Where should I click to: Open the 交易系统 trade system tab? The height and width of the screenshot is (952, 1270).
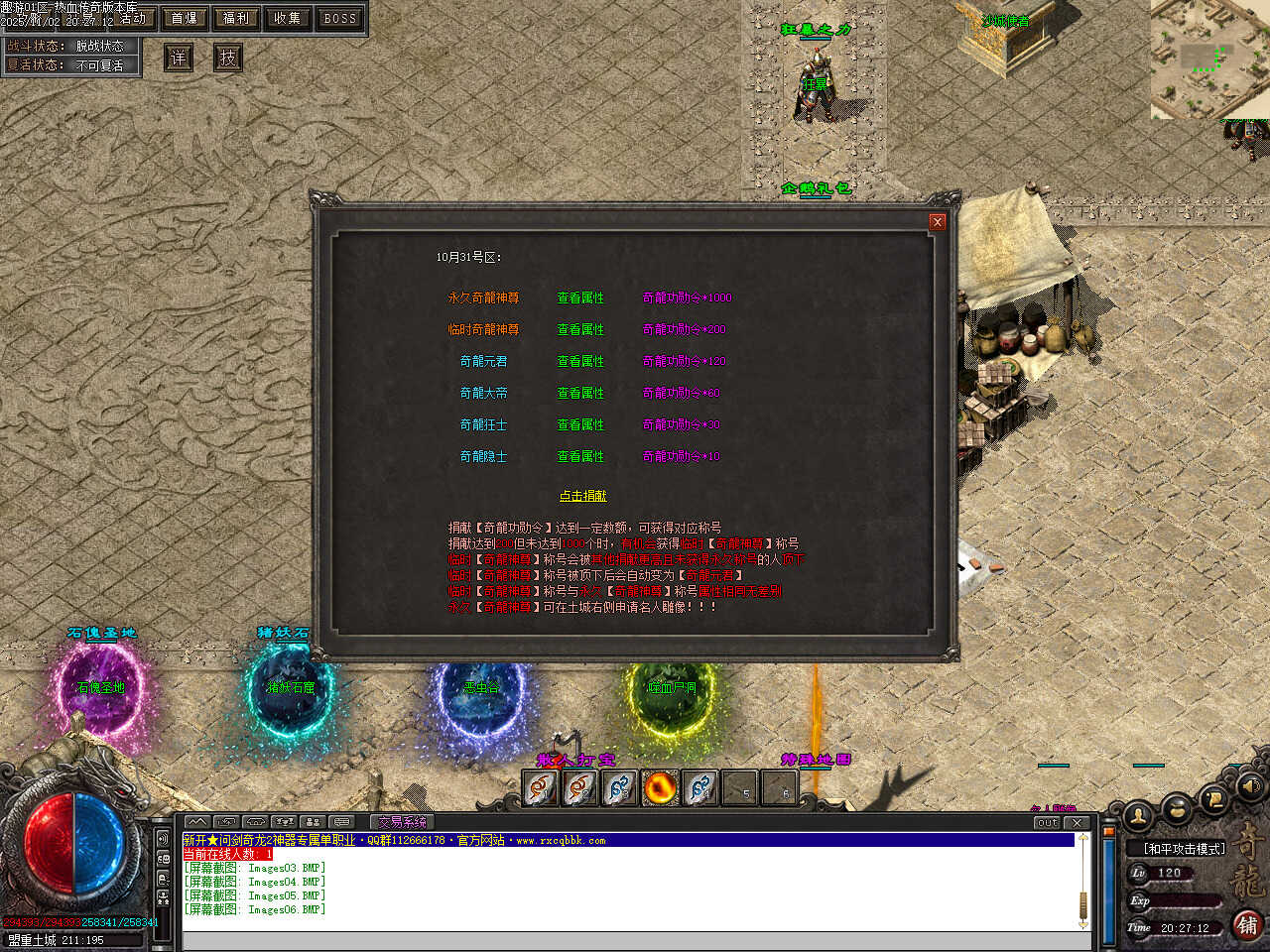tap(402, 822)
